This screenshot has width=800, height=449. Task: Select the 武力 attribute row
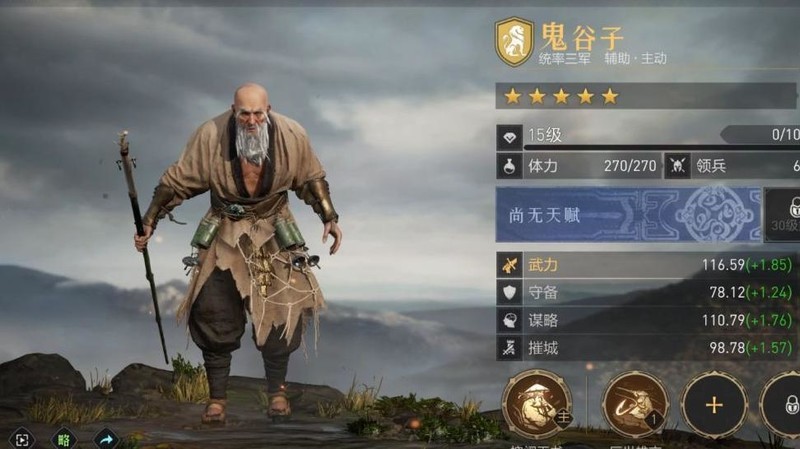647,265
